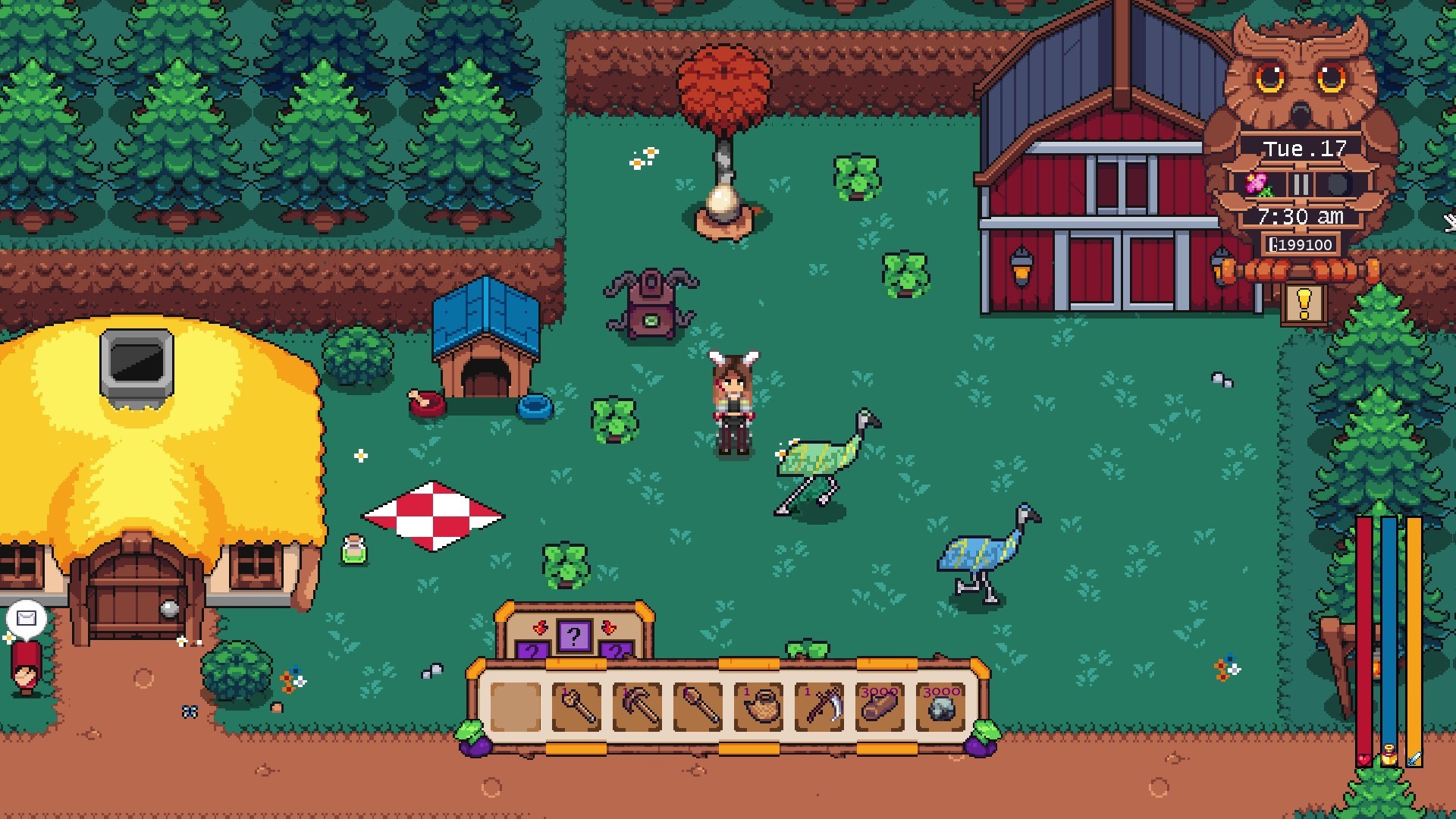Click the sword icon on the stamina bar
The height and width of the screenshot is (819, 1456).
[1414, 757]
